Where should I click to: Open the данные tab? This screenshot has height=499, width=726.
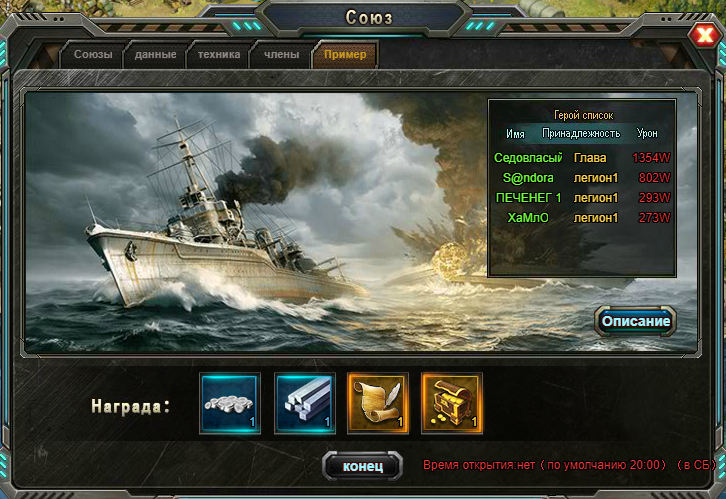[156, 55]
